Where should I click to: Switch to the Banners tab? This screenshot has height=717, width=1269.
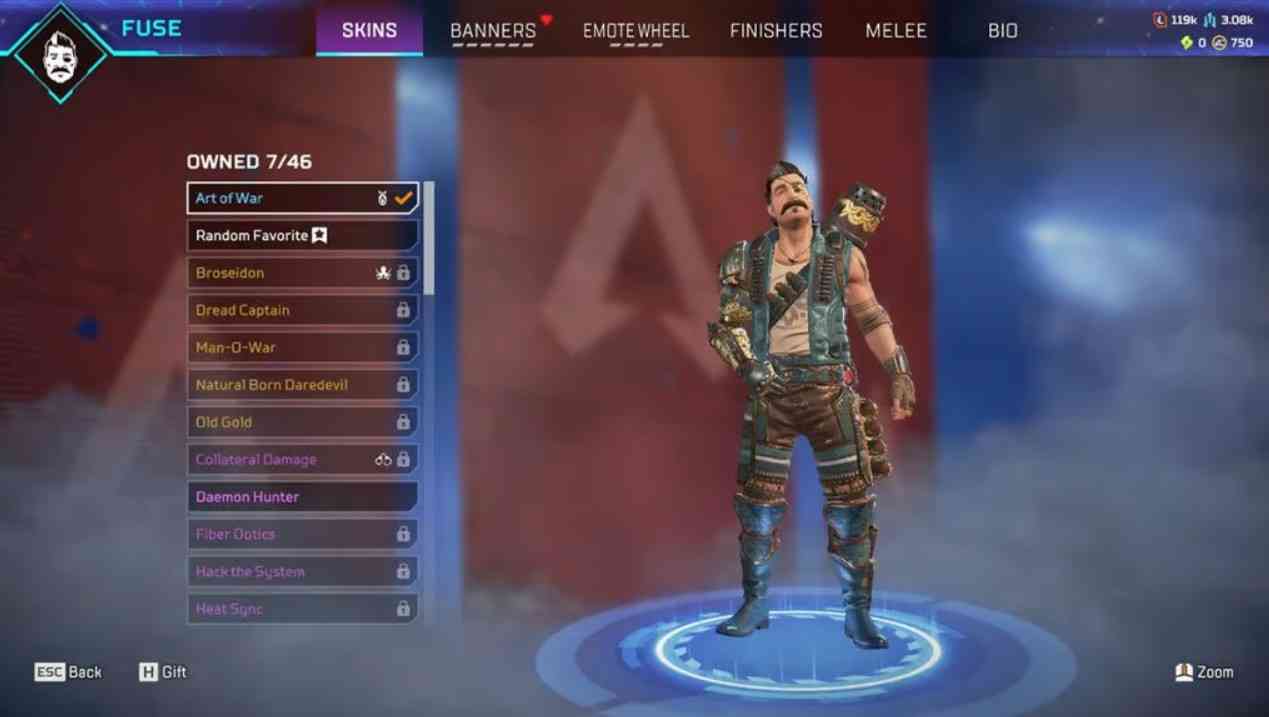click(x=493, y=31)
